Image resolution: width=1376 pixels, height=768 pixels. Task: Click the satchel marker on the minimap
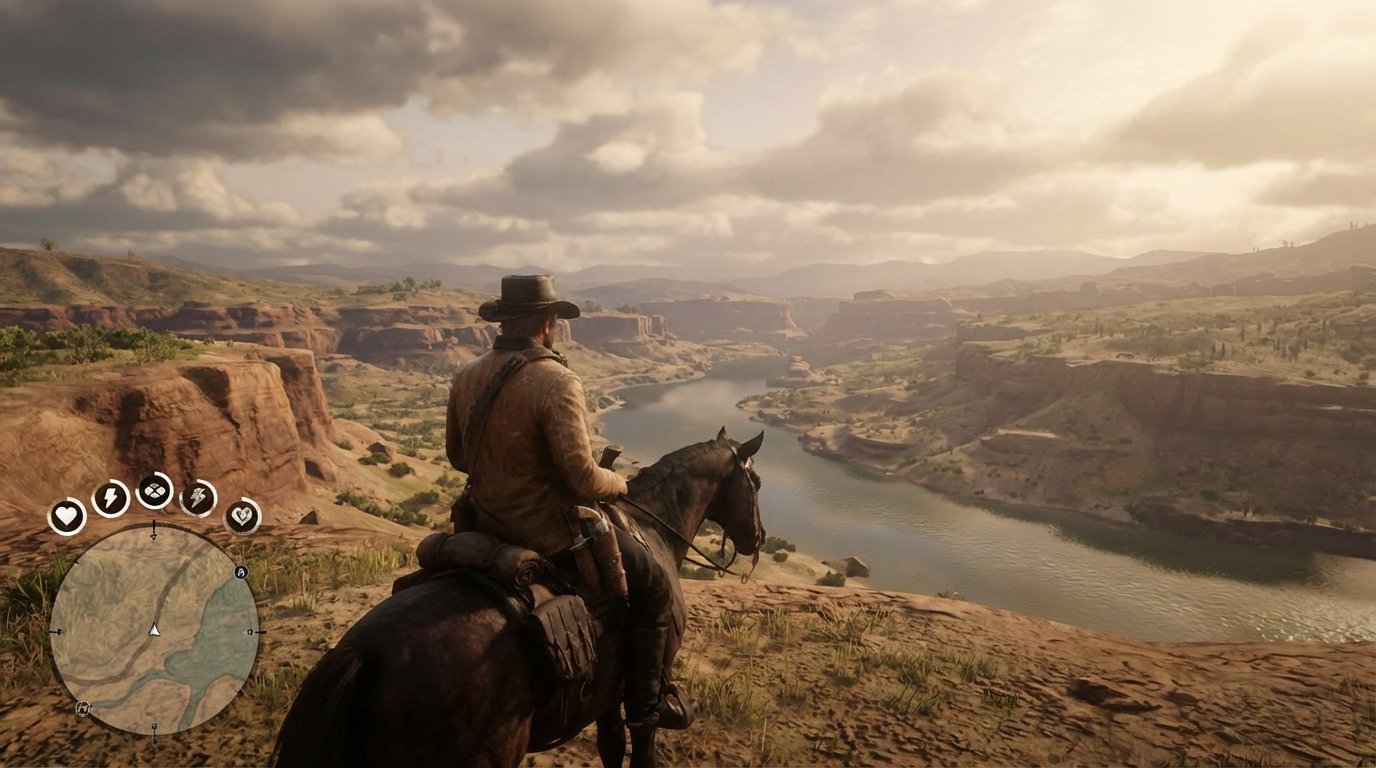(83, 708)
